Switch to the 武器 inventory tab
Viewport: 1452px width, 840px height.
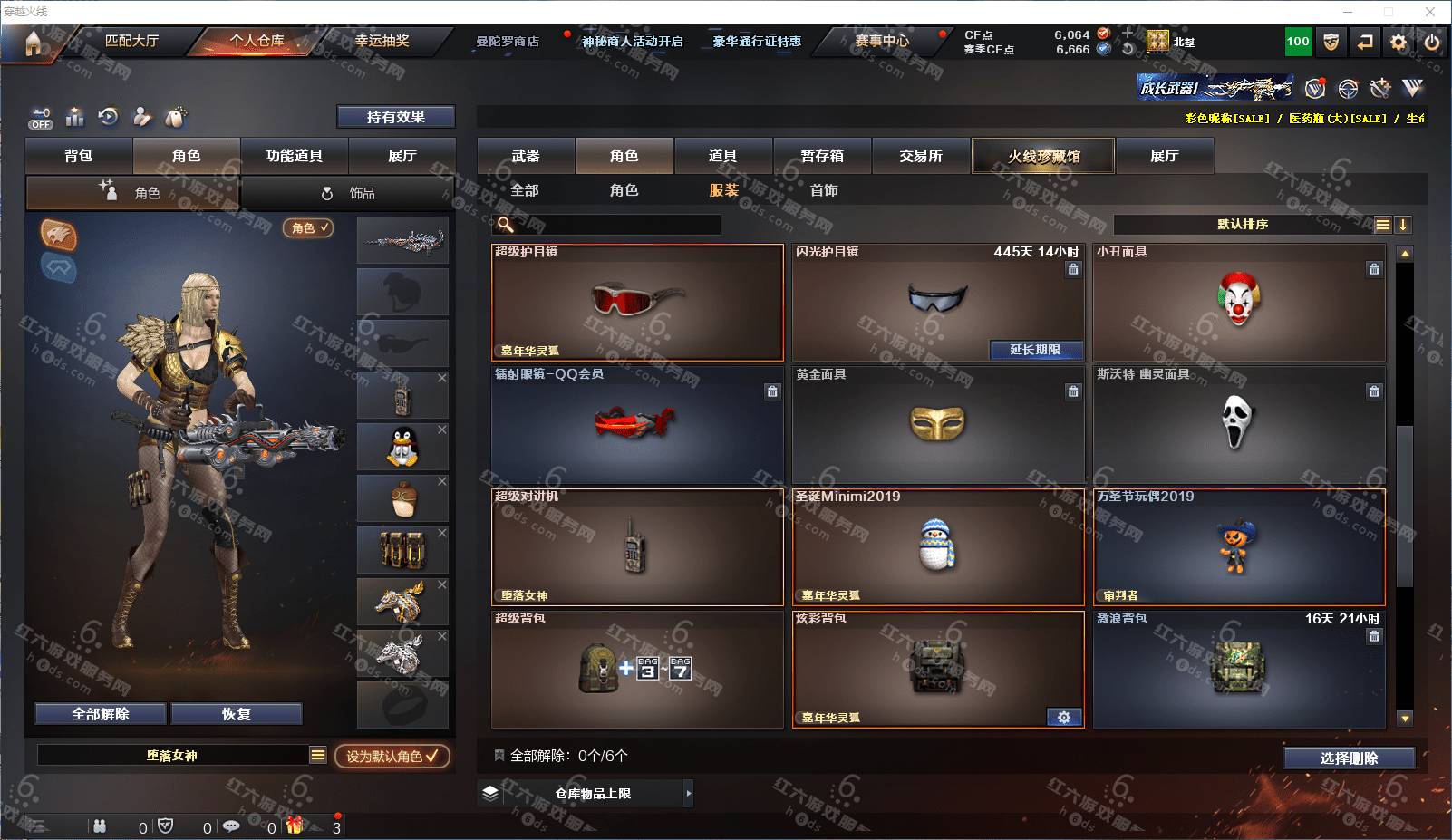pos(526,156)
